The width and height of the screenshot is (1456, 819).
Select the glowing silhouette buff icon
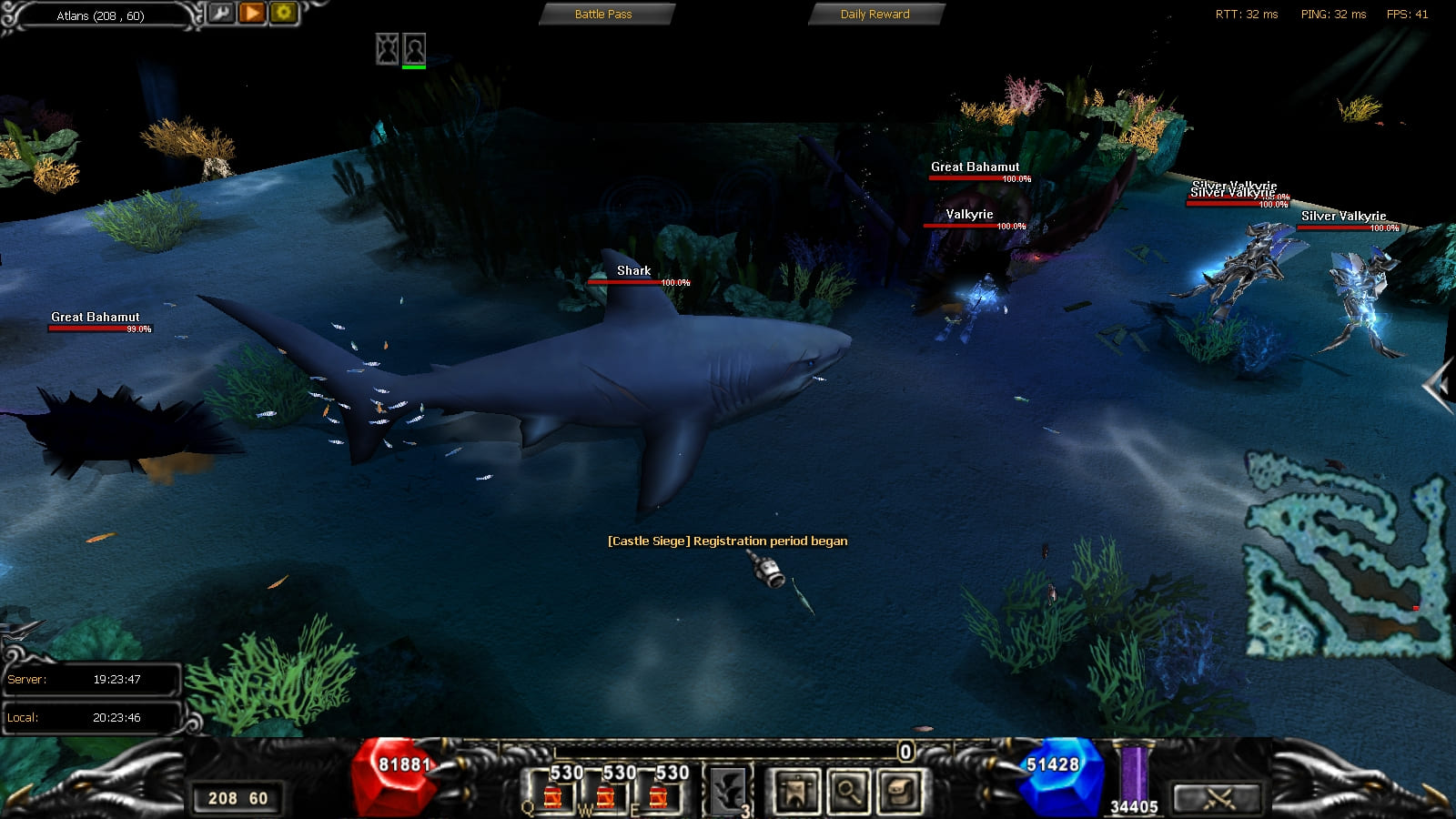click(x=388, y=48)
